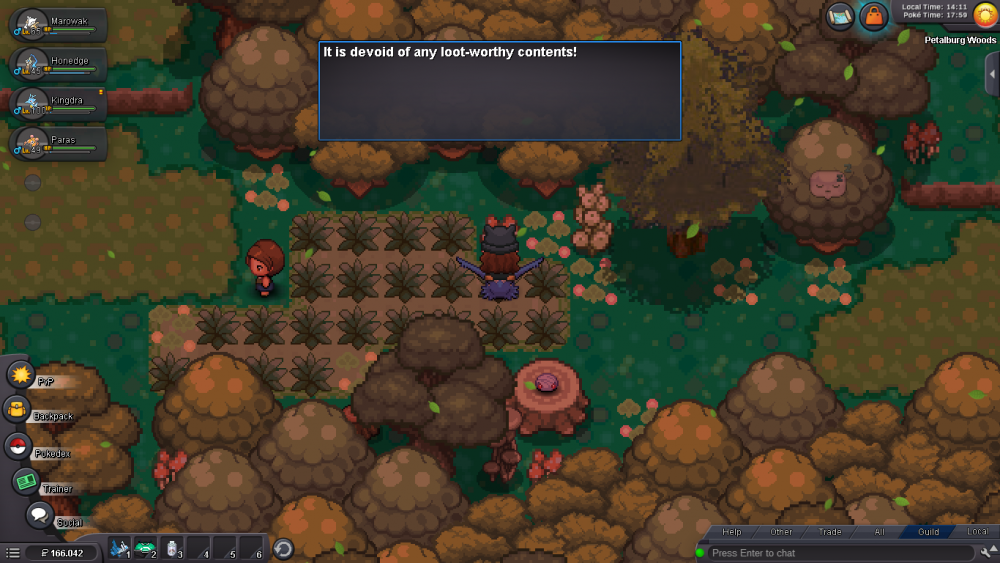Use the spray bottle in hotbar slot 3
Image resolution: width=1000 pixels, height=563 pixels.
tap(172, 548)
